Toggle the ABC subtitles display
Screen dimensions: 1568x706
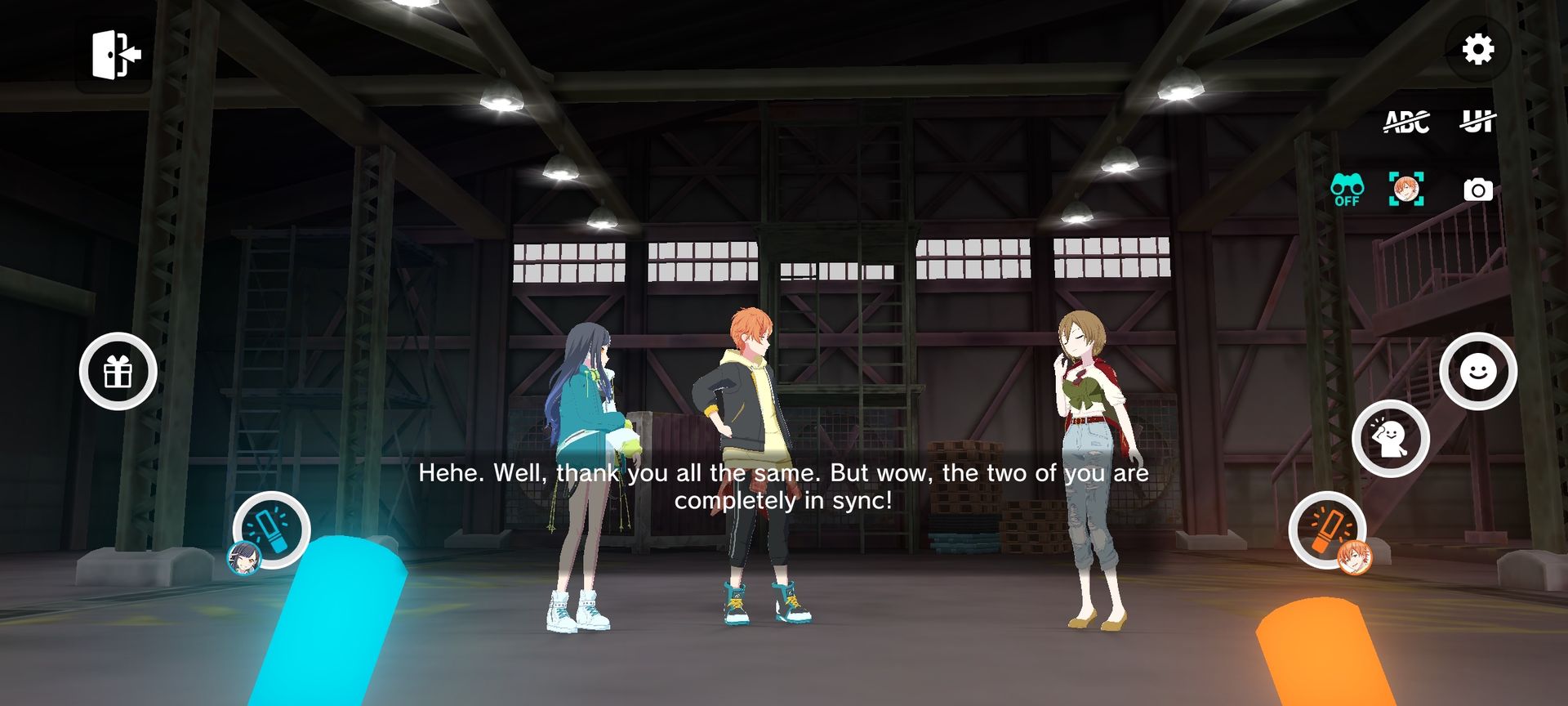(x=1406, y=122)
